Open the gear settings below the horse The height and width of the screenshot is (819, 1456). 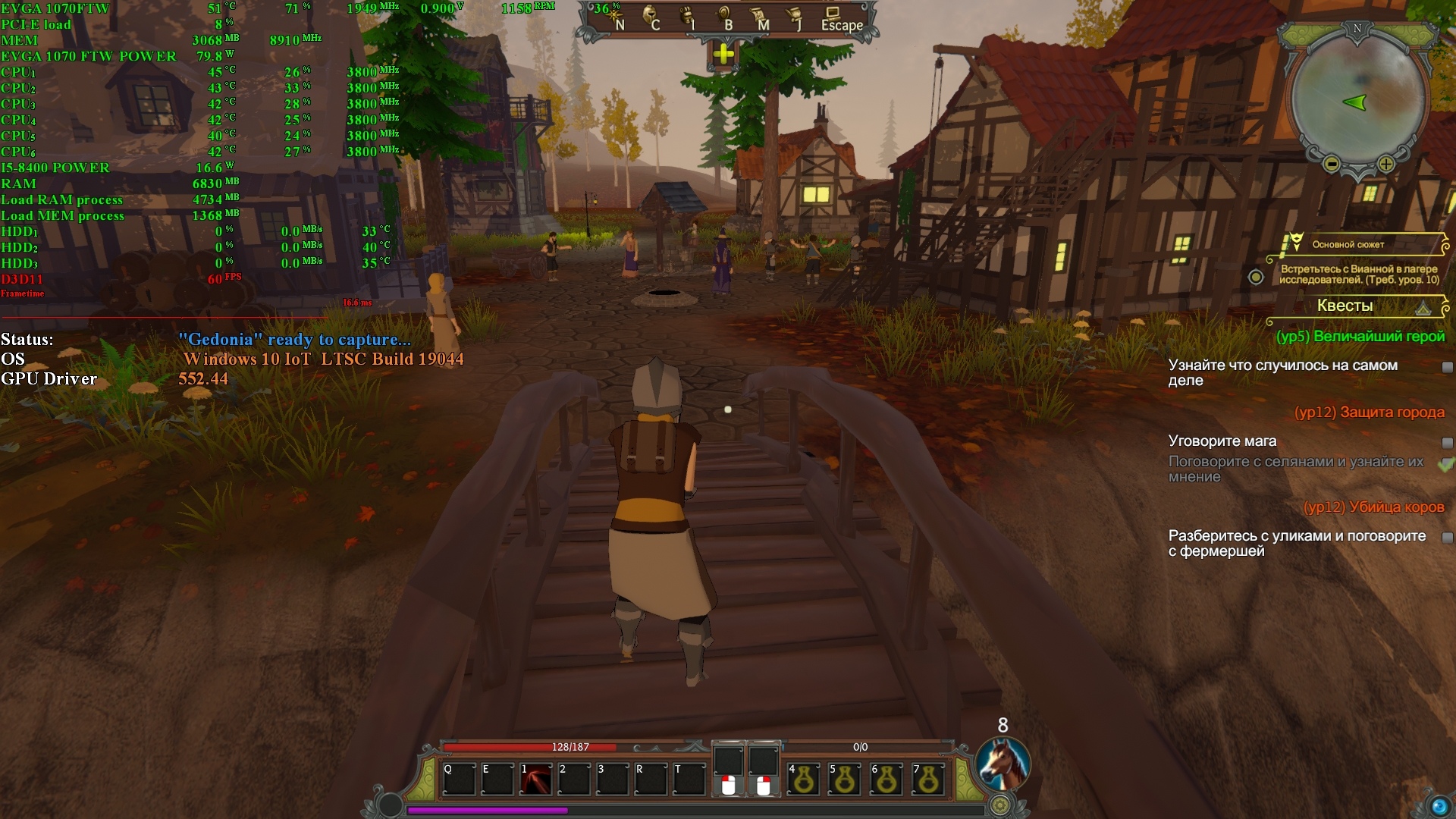[x=1000, y=805]
